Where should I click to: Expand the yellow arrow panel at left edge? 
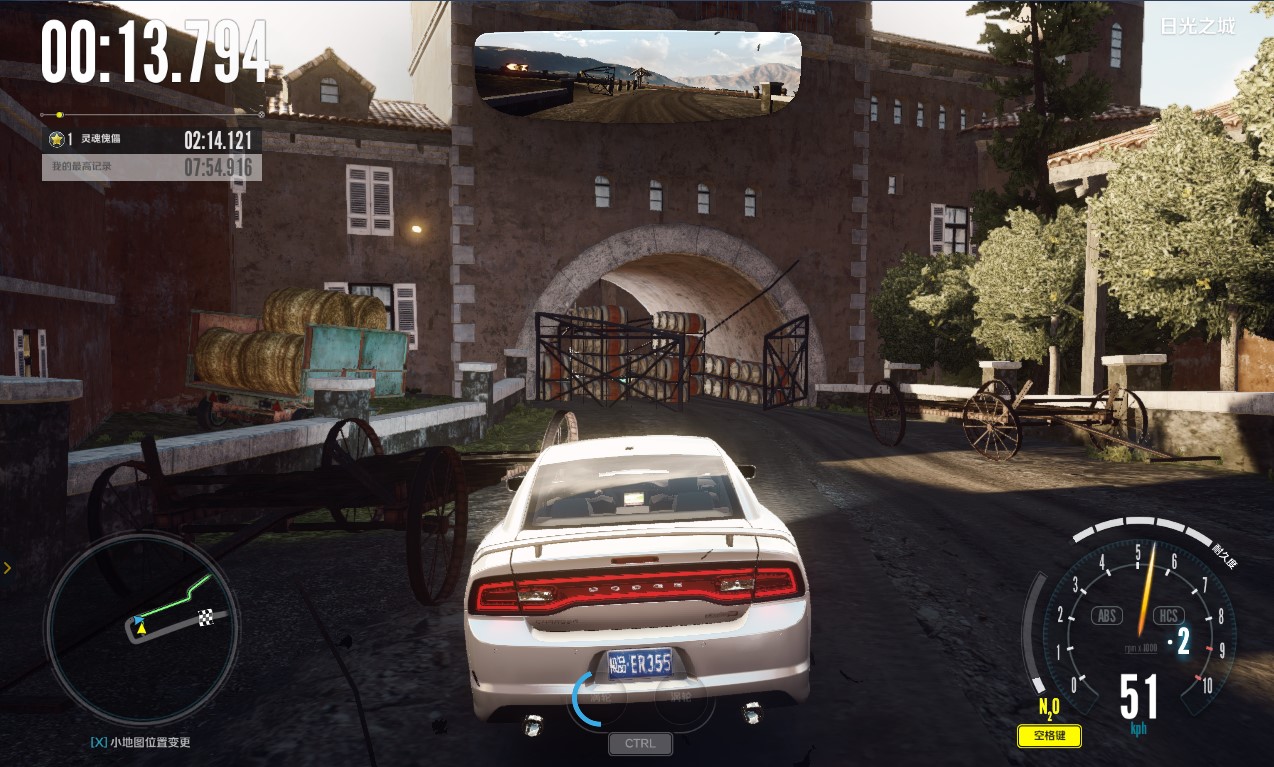tap(7, 568)
